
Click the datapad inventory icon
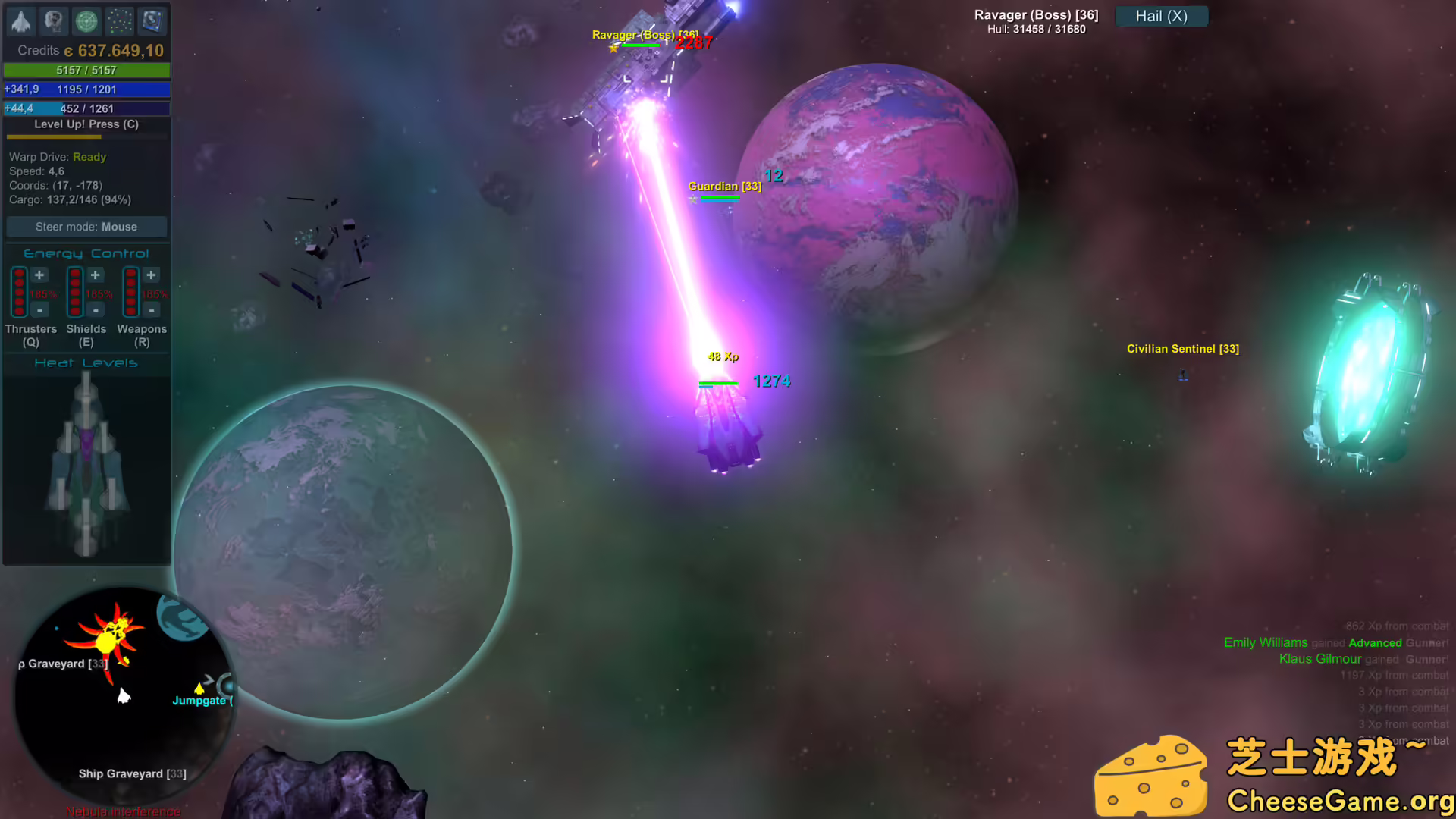pos(151,21)
